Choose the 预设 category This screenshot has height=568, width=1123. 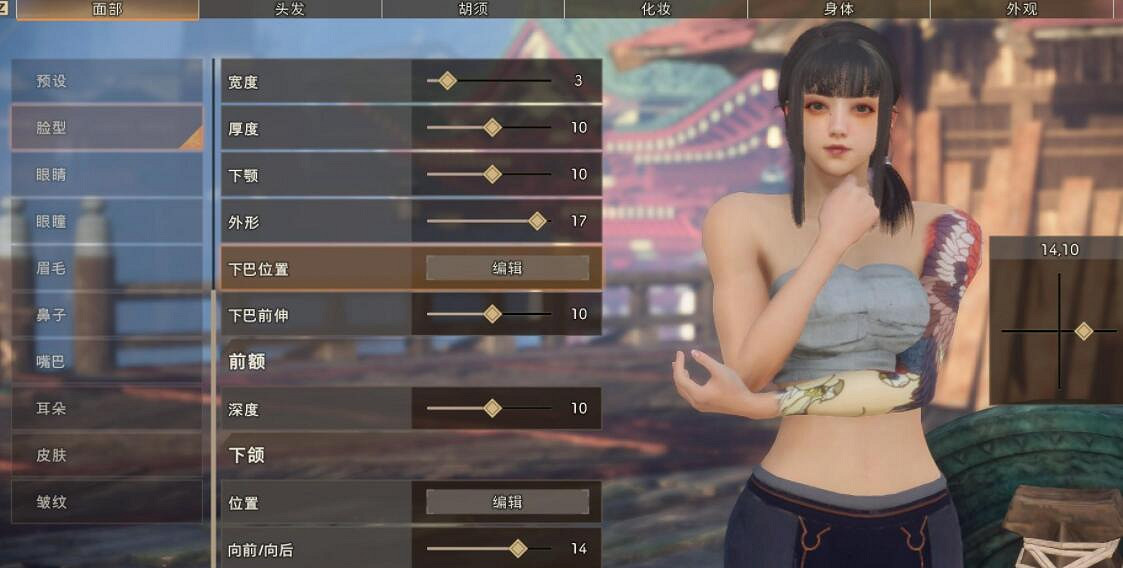point(106,81)
